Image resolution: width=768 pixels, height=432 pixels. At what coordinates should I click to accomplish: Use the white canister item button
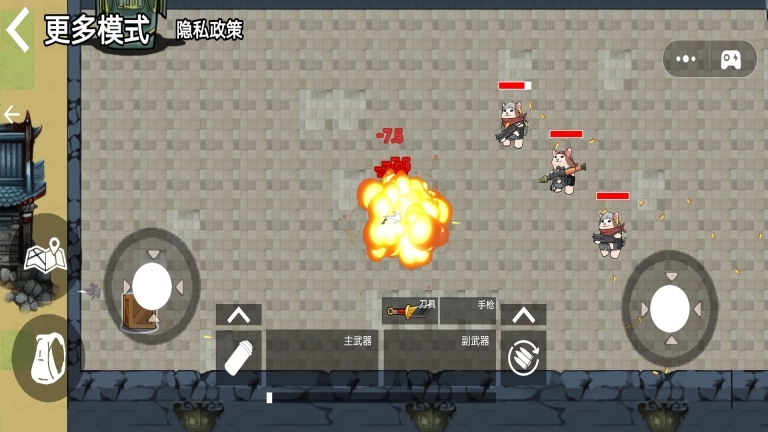(x=239, y=357)
